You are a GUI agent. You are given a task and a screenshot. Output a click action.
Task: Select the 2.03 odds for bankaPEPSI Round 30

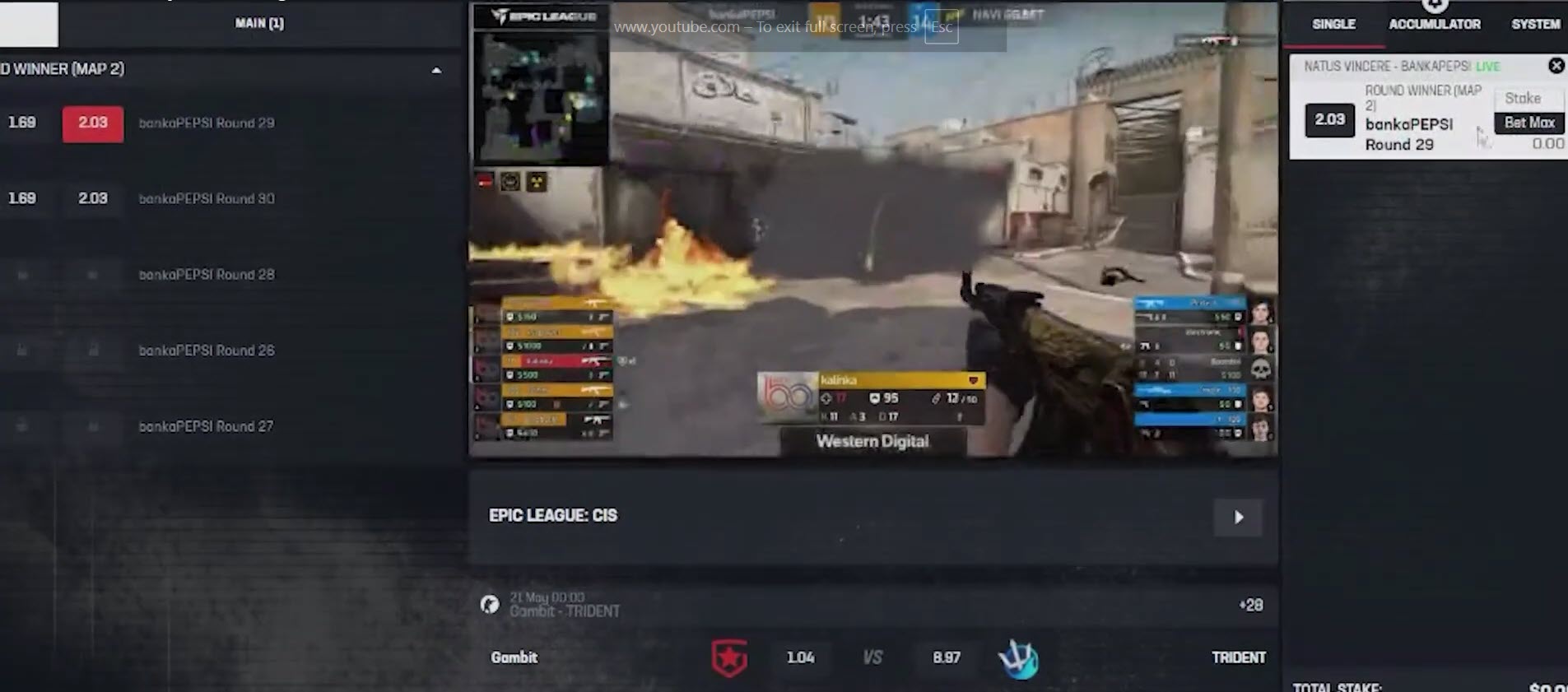pyautogui.click(x=92, y=198)
